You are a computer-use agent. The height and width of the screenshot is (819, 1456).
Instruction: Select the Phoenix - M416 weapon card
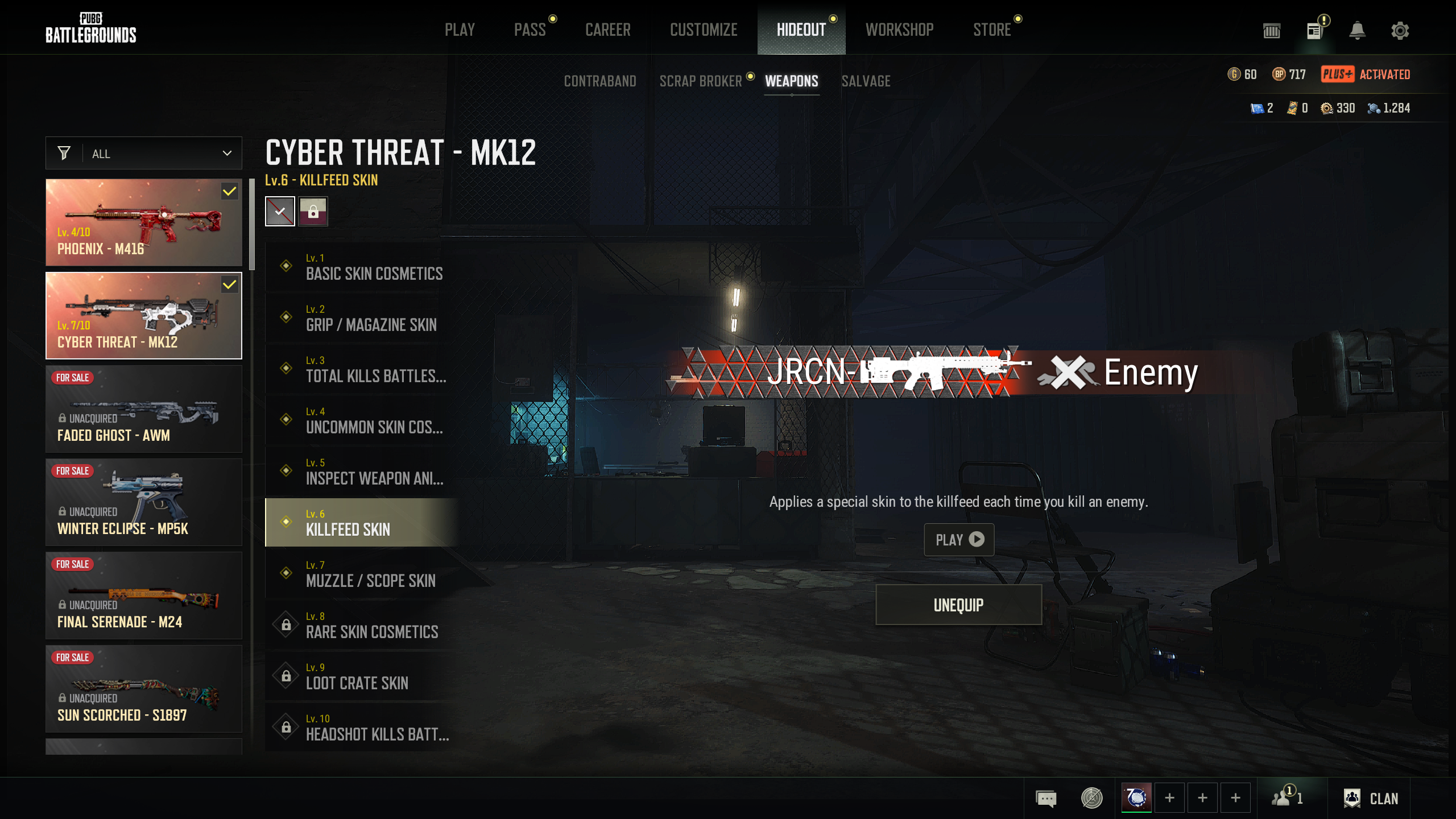[144, 222]
